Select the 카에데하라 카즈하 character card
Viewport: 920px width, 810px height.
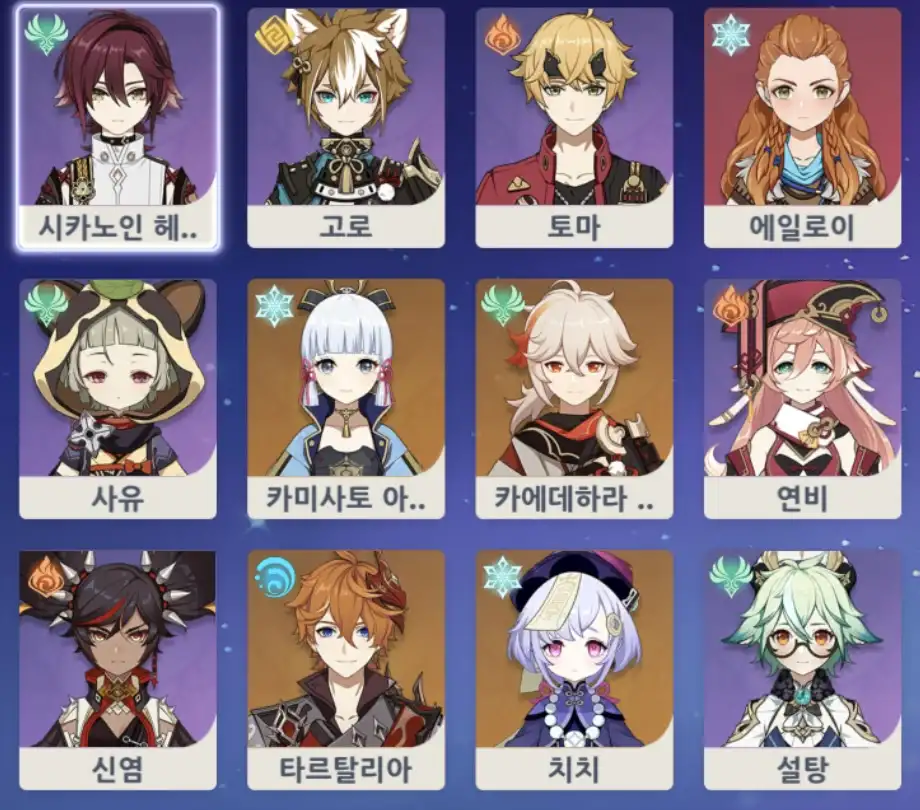574,398
